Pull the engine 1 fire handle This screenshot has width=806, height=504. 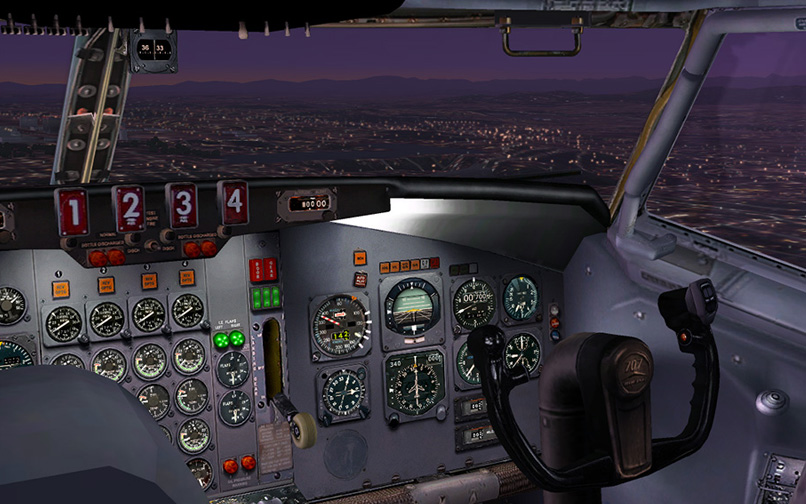pos(72,213)
